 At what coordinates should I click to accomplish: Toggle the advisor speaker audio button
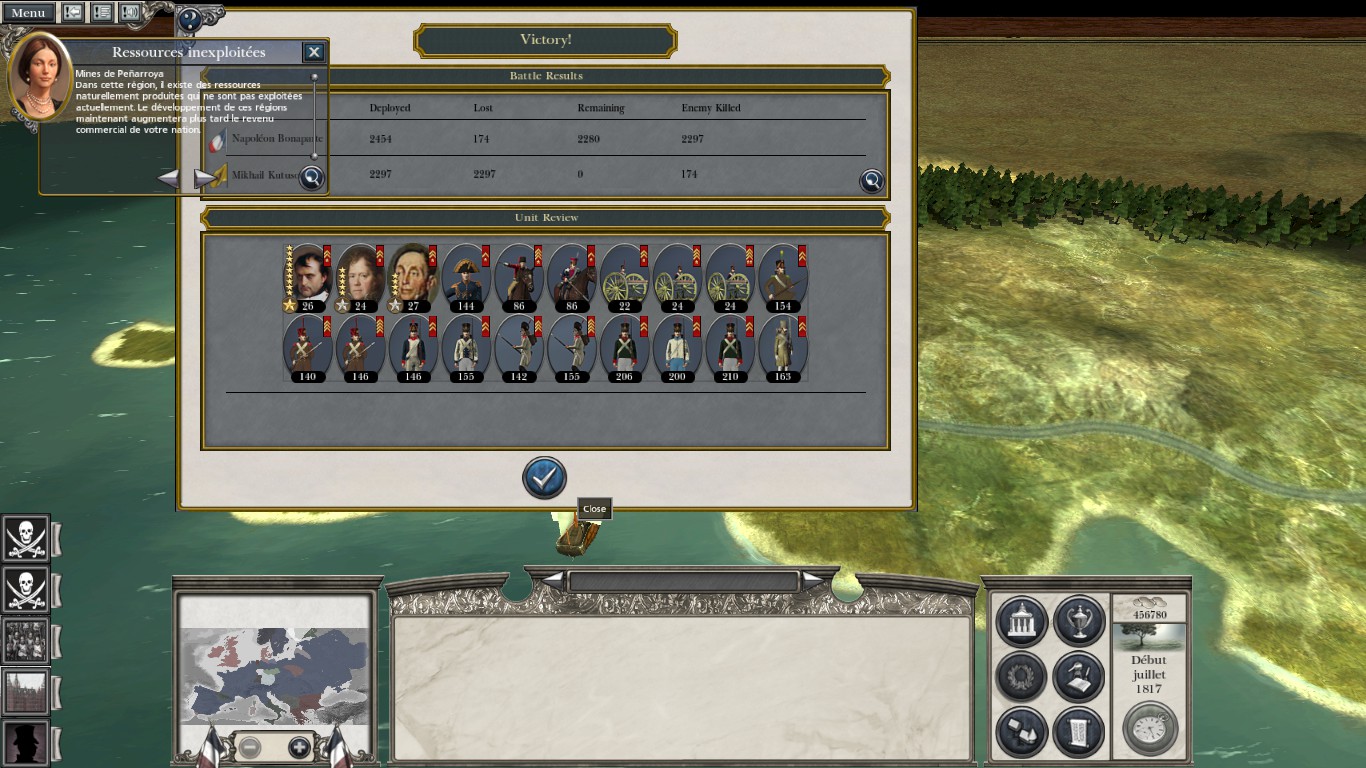131,13
